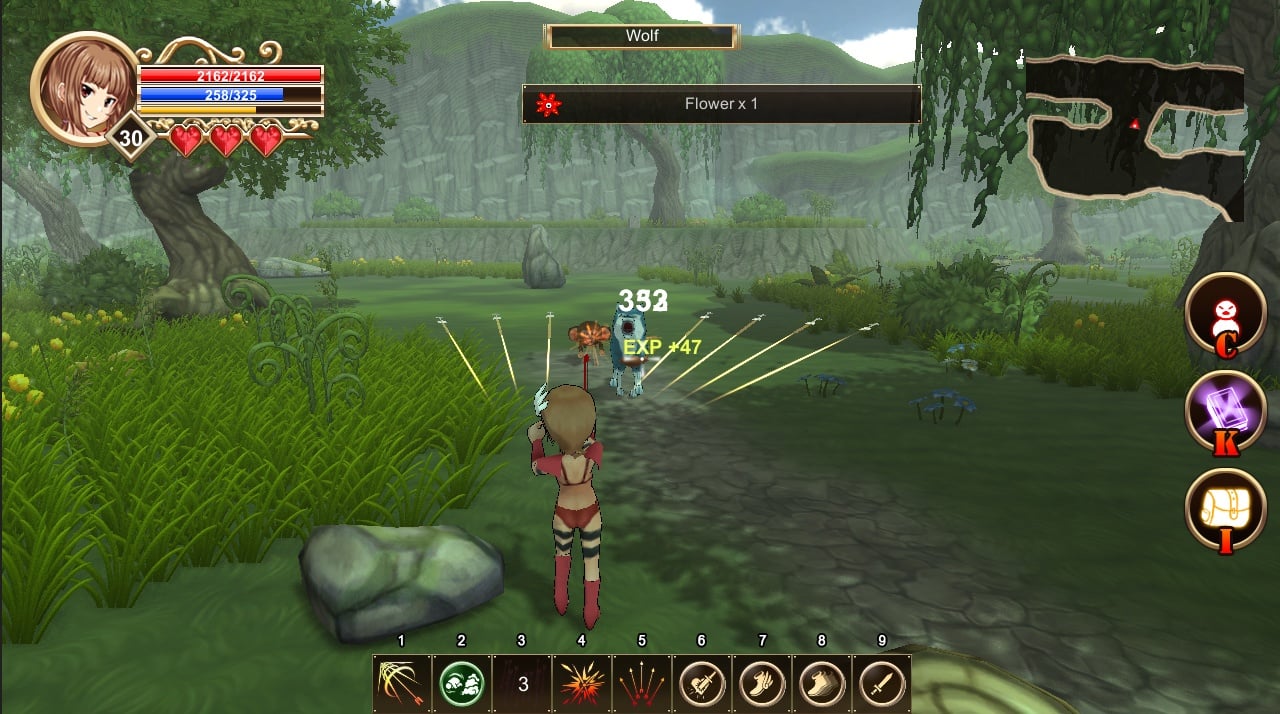1280x714 pixels.
Task: Fire the red multi-arrow fan skill in slot 5
Action: pyautogui.click(x=642, y=684)
